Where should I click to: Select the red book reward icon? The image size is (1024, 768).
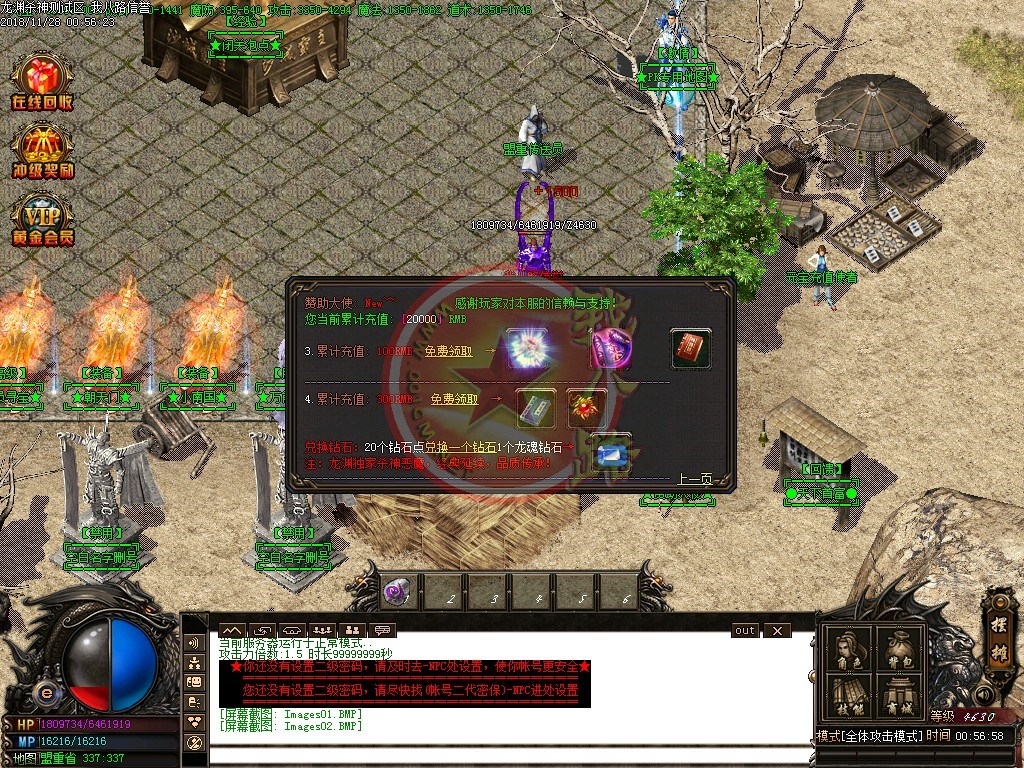(x=690, y=349)
